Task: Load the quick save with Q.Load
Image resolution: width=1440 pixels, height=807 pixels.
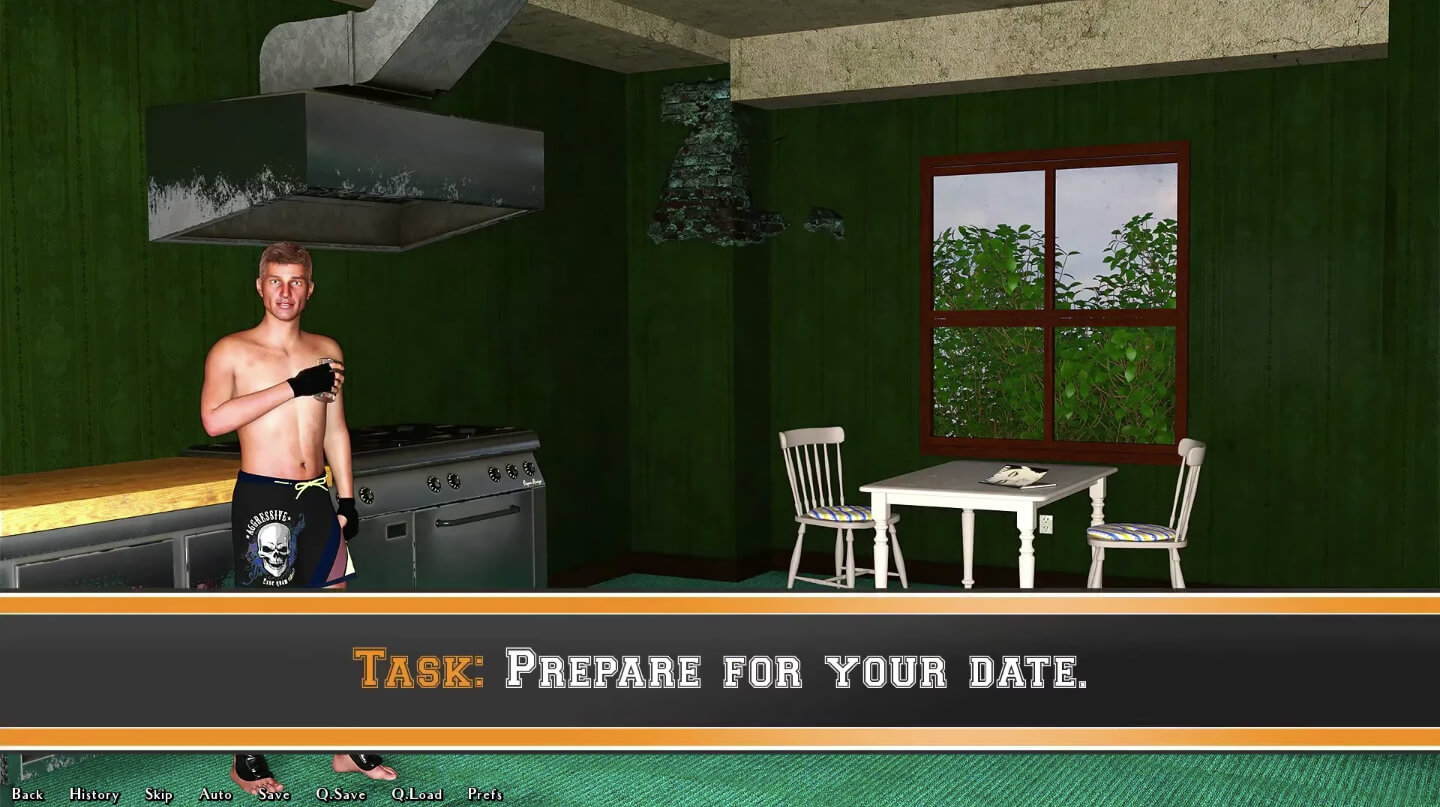Action: [x=417, y=794]
